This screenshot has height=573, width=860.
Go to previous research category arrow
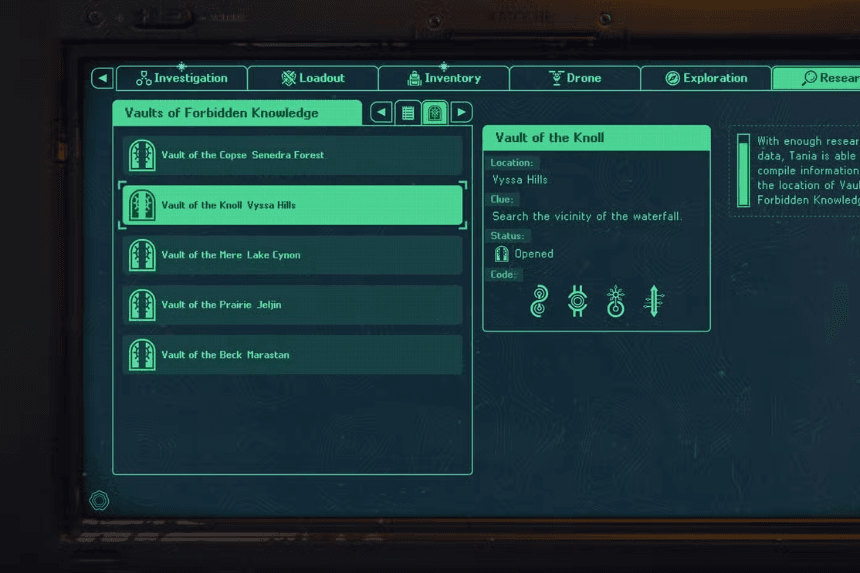point(381,113)
